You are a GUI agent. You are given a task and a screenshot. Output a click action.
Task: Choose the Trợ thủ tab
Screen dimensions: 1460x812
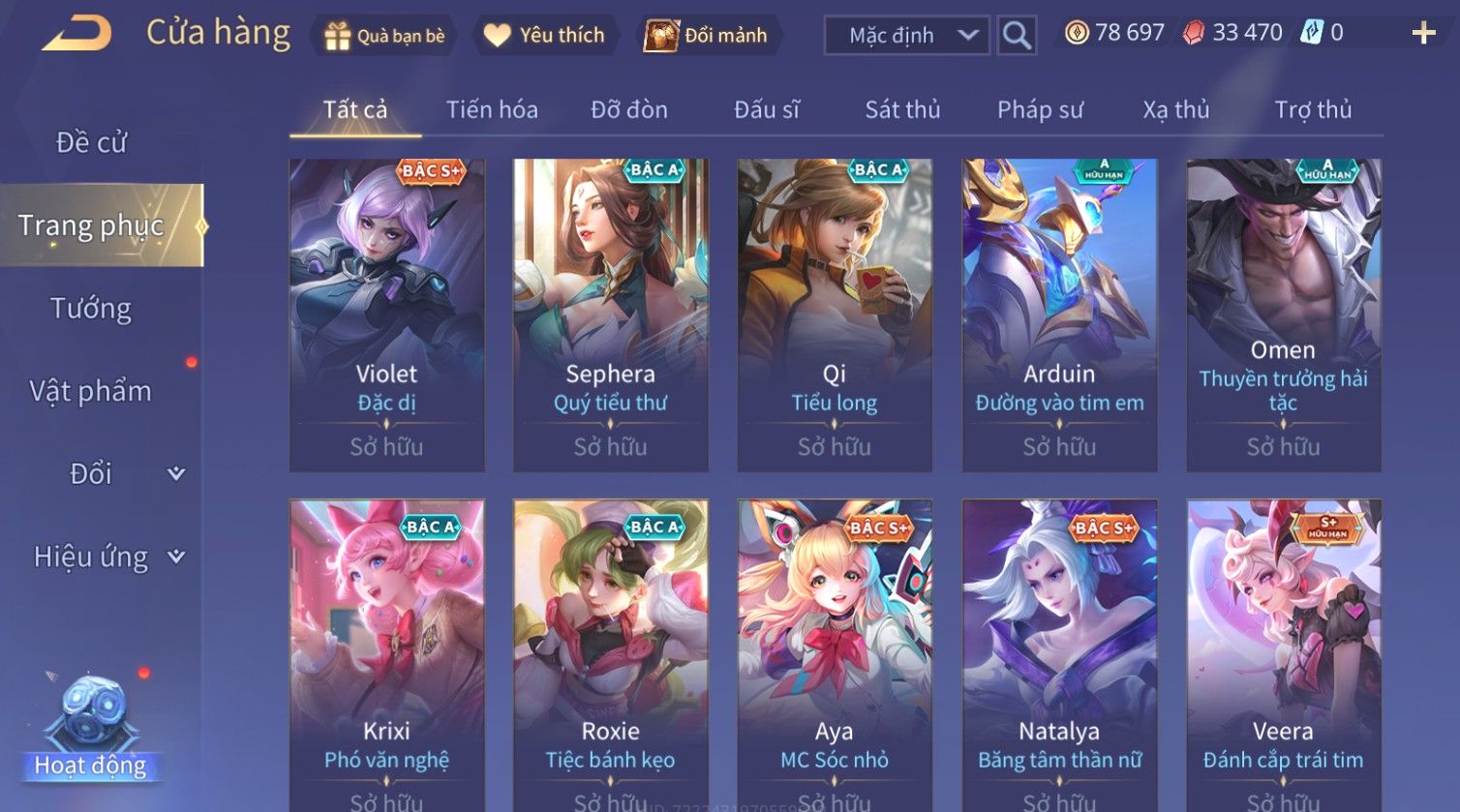[1313, 110]
